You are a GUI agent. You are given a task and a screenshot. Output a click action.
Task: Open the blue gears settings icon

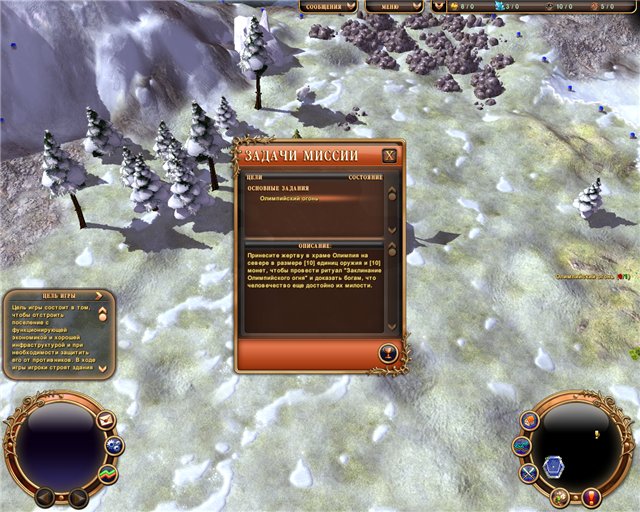pos(114,446)
